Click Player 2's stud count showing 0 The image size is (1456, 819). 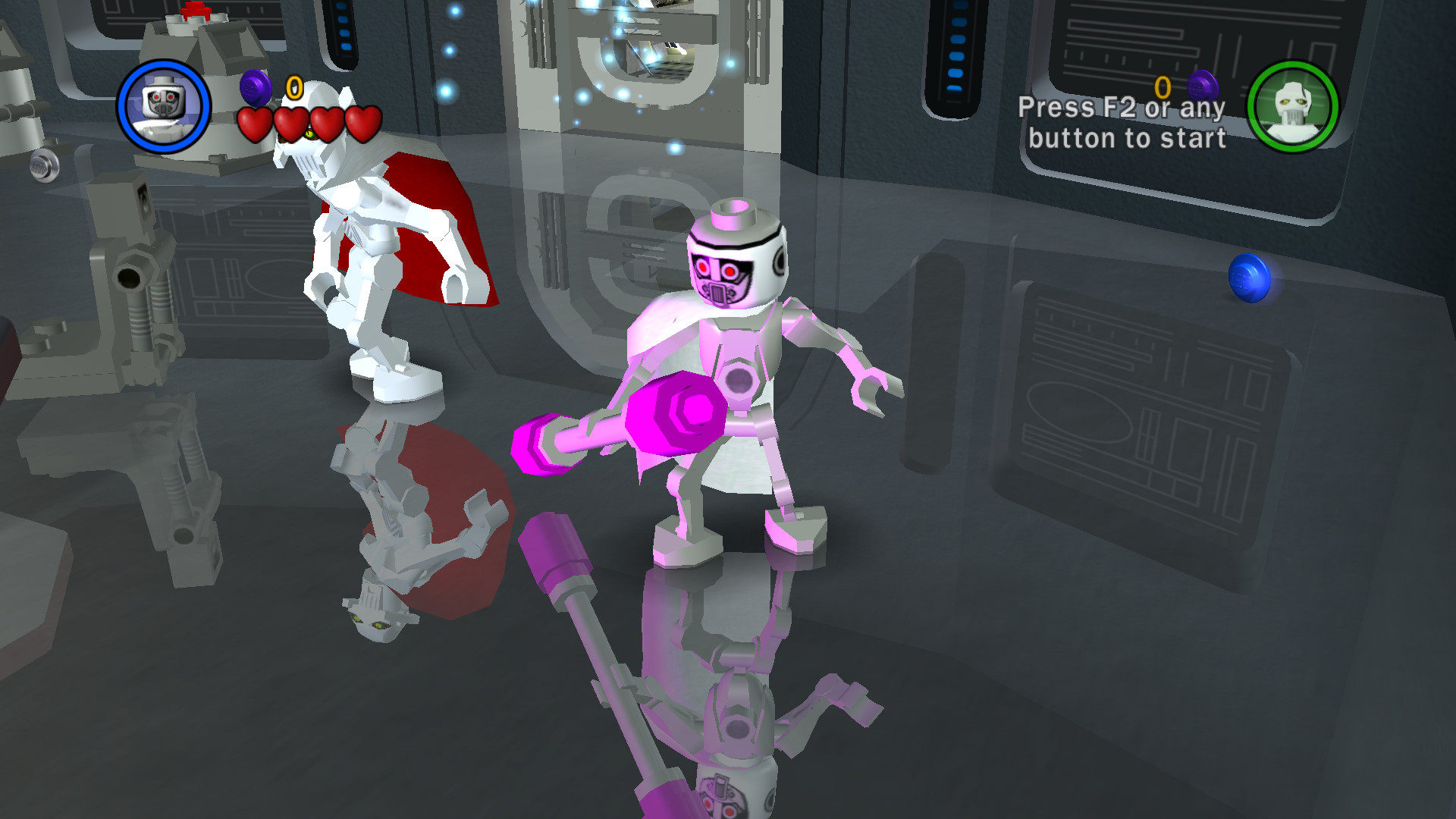1162,86
